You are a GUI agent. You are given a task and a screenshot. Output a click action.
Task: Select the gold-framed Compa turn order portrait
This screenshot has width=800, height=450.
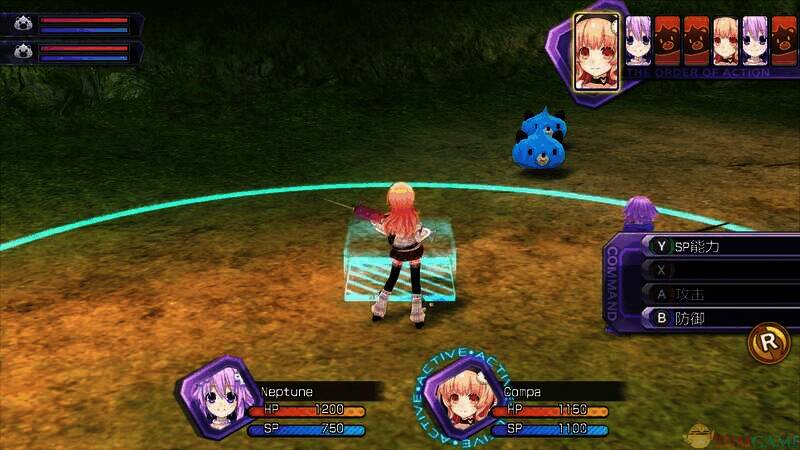click(x=593, y=49)
